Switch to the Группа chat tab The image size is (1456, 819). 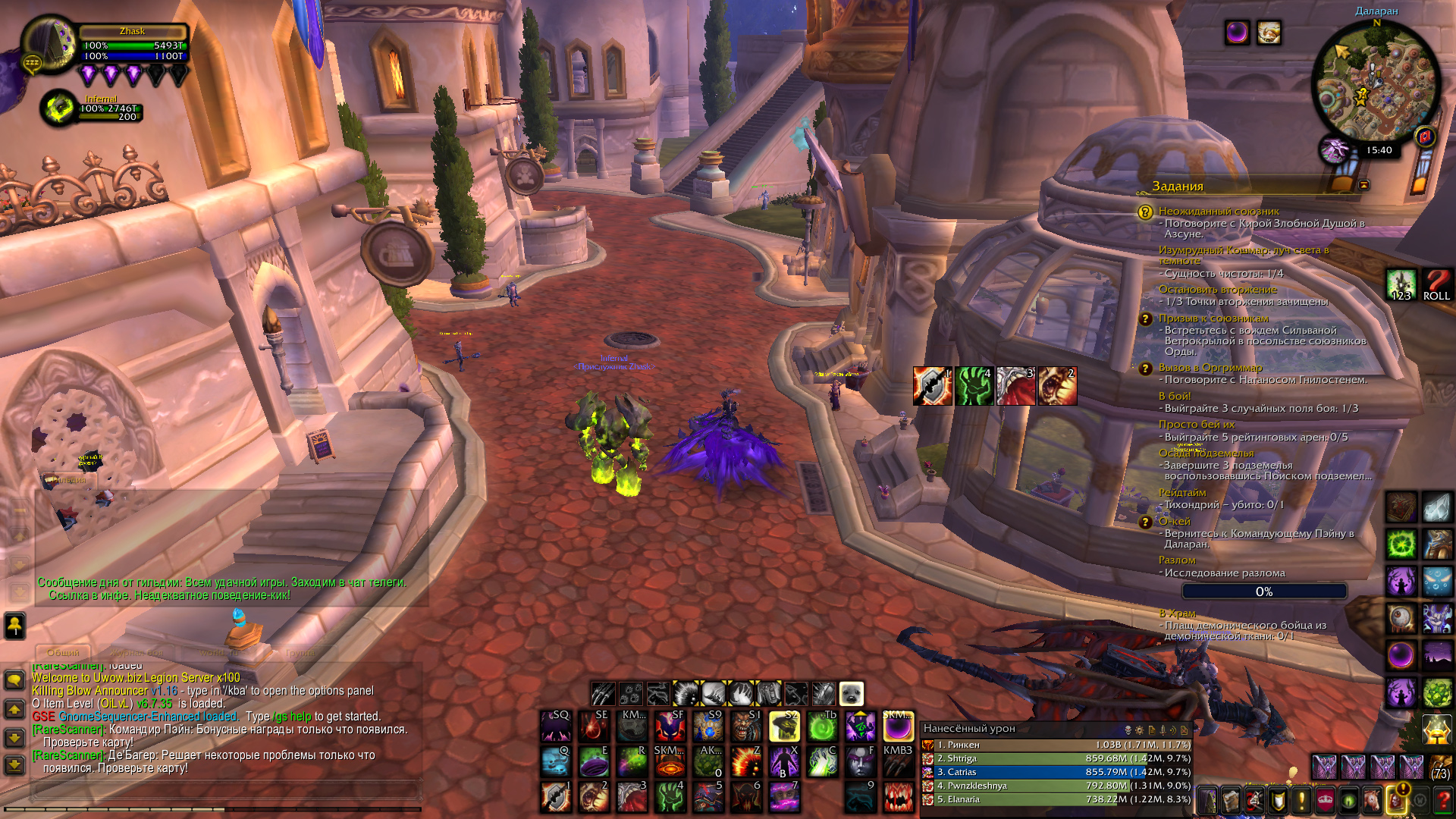click(x=300, y=652)
